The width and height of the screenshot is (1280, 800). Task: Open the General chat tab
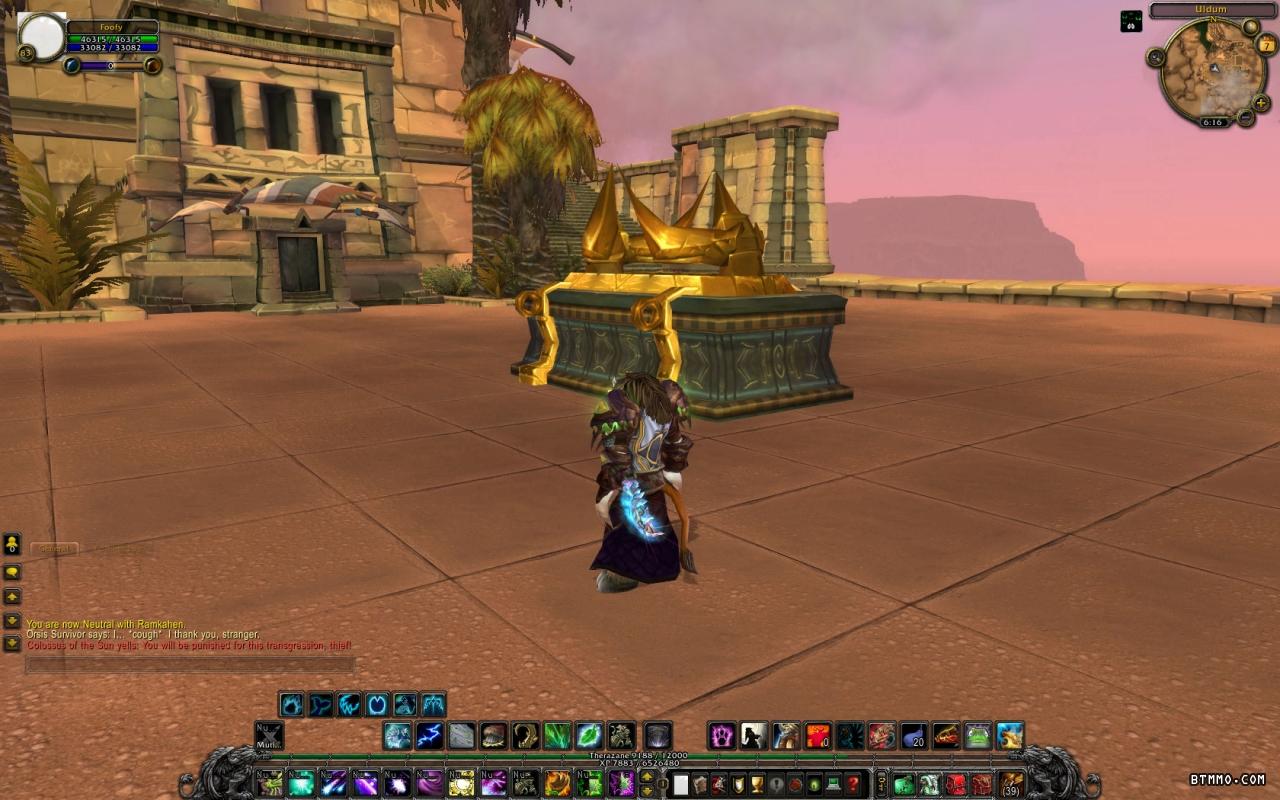pos(54,548)
